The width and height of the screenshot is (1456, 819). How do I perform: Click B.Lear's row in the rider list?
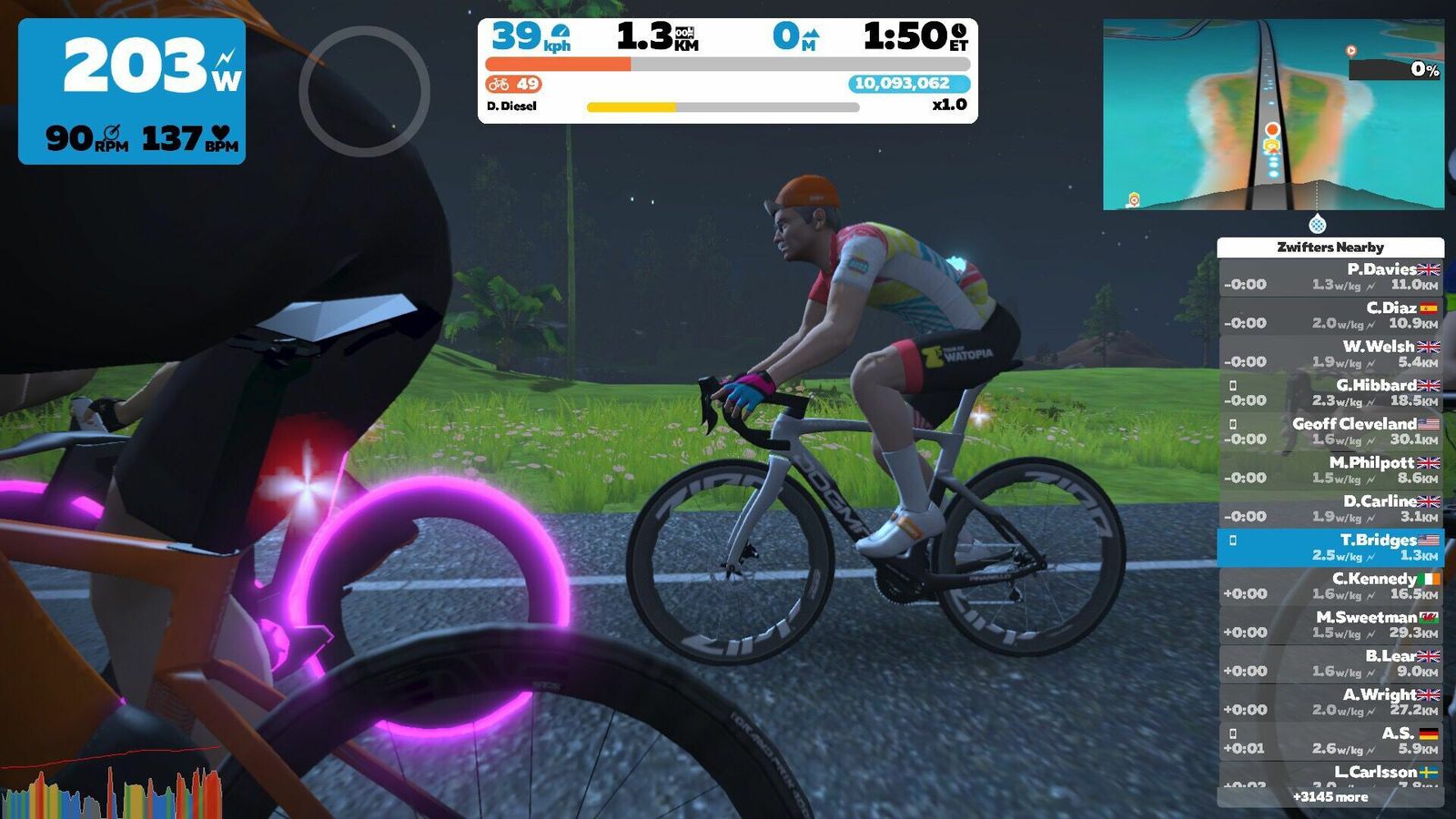pos(1330,663)
